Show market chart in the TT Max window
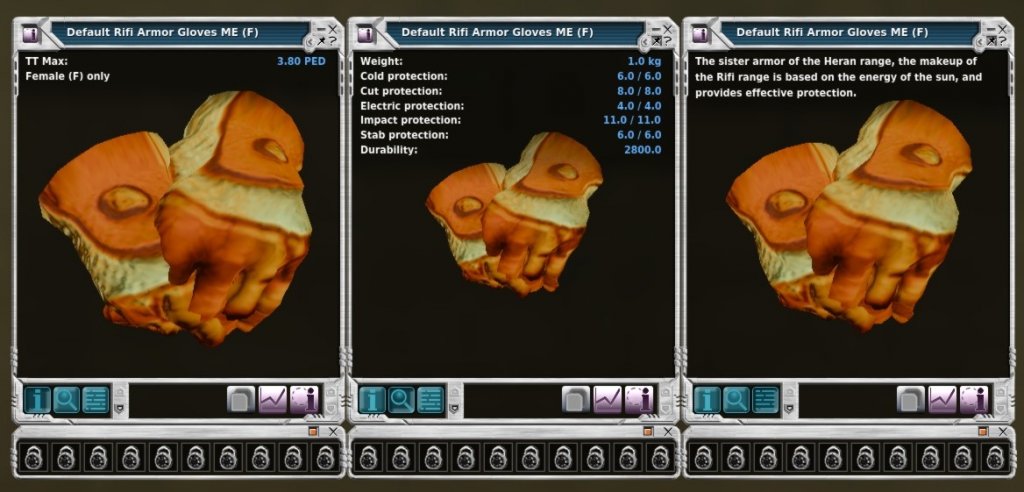1024x492 pixels. tap(273, 400)
